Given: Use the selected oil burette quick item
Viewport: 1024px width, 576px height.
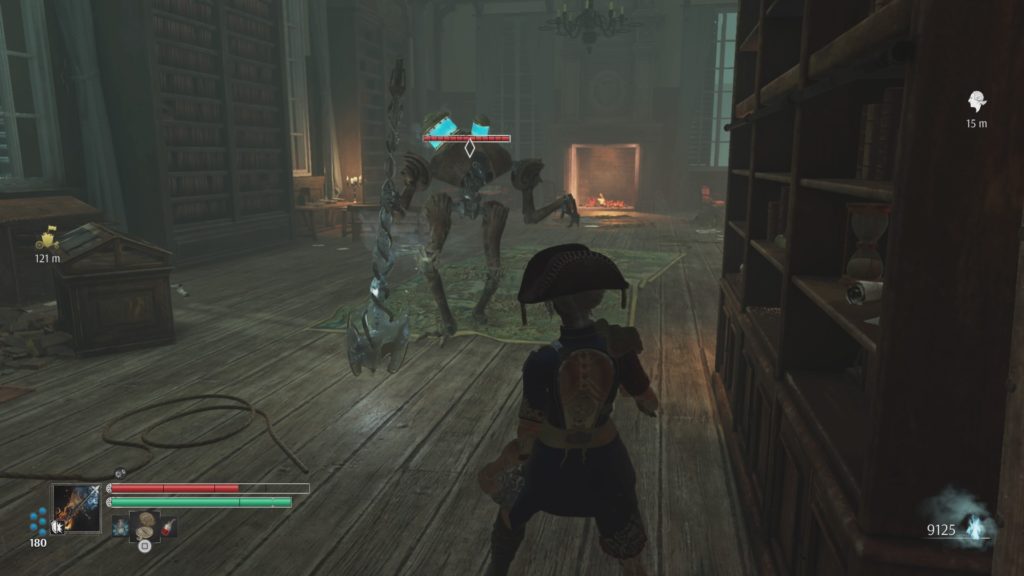Looking at the screenshot, I should (145, 523).
